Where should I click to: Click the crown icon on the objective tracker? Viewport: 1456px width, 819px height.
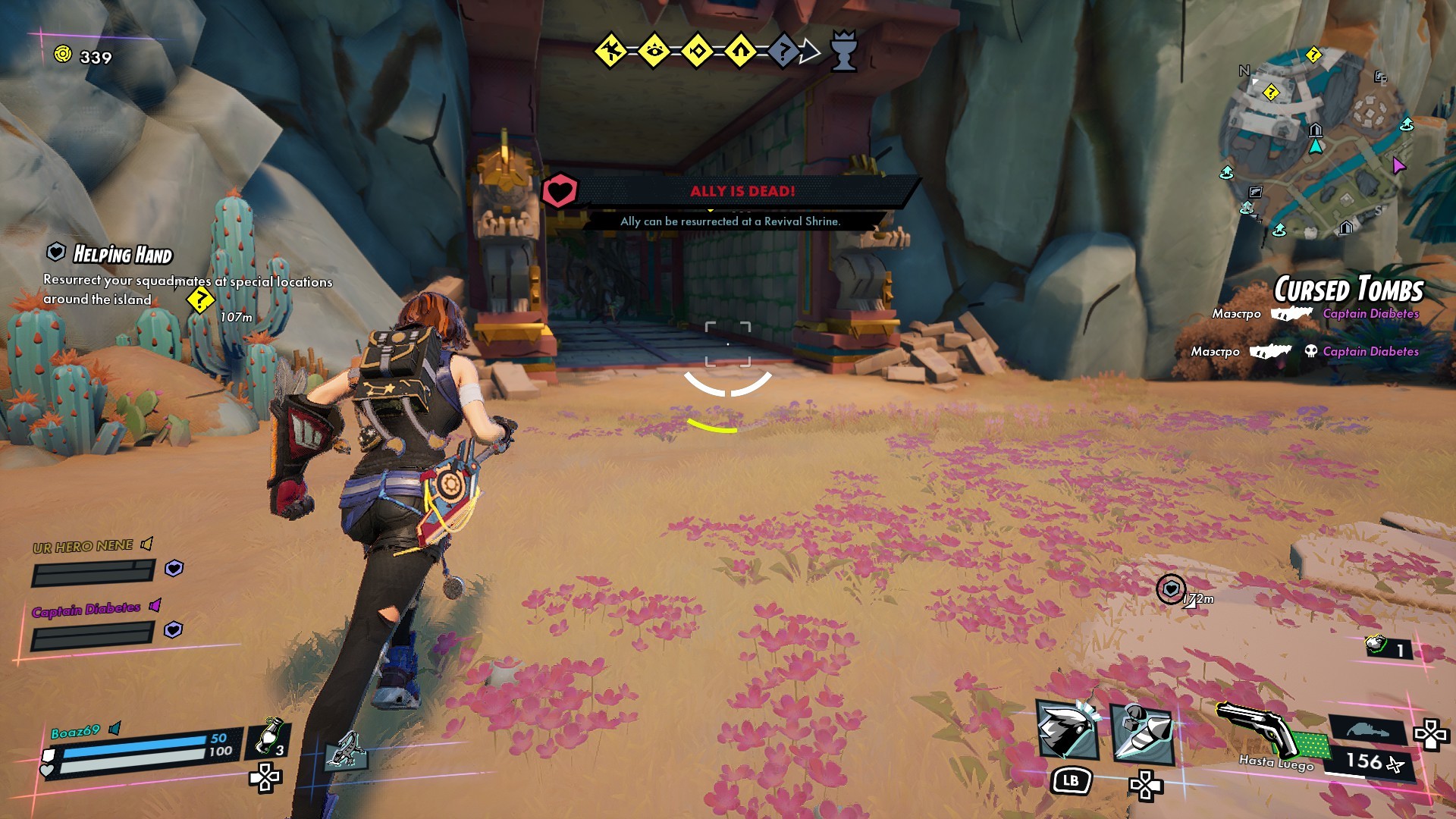click(x=843, y=51)
